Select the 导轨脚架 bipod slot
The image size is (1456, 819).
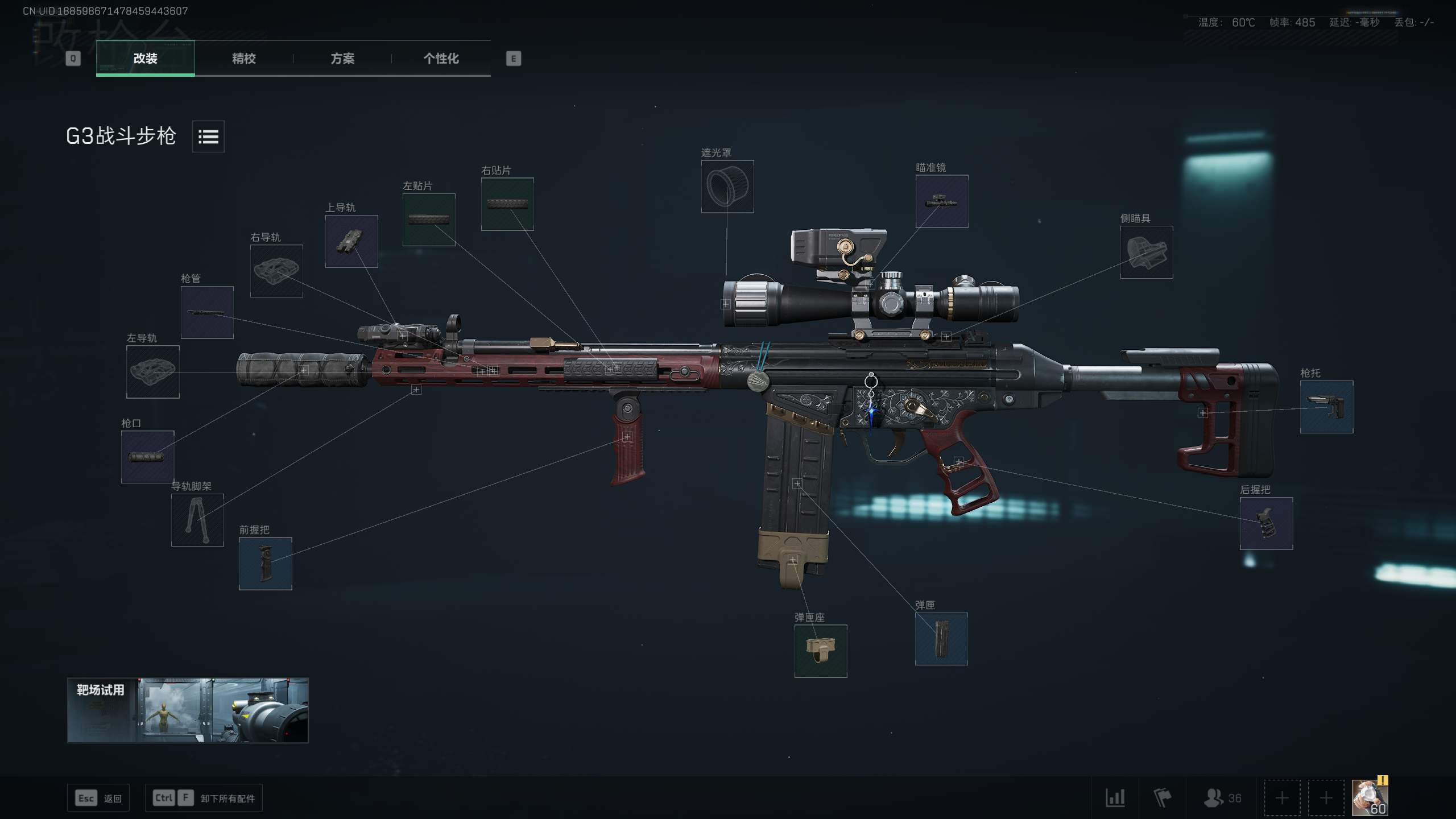[197, 520]
